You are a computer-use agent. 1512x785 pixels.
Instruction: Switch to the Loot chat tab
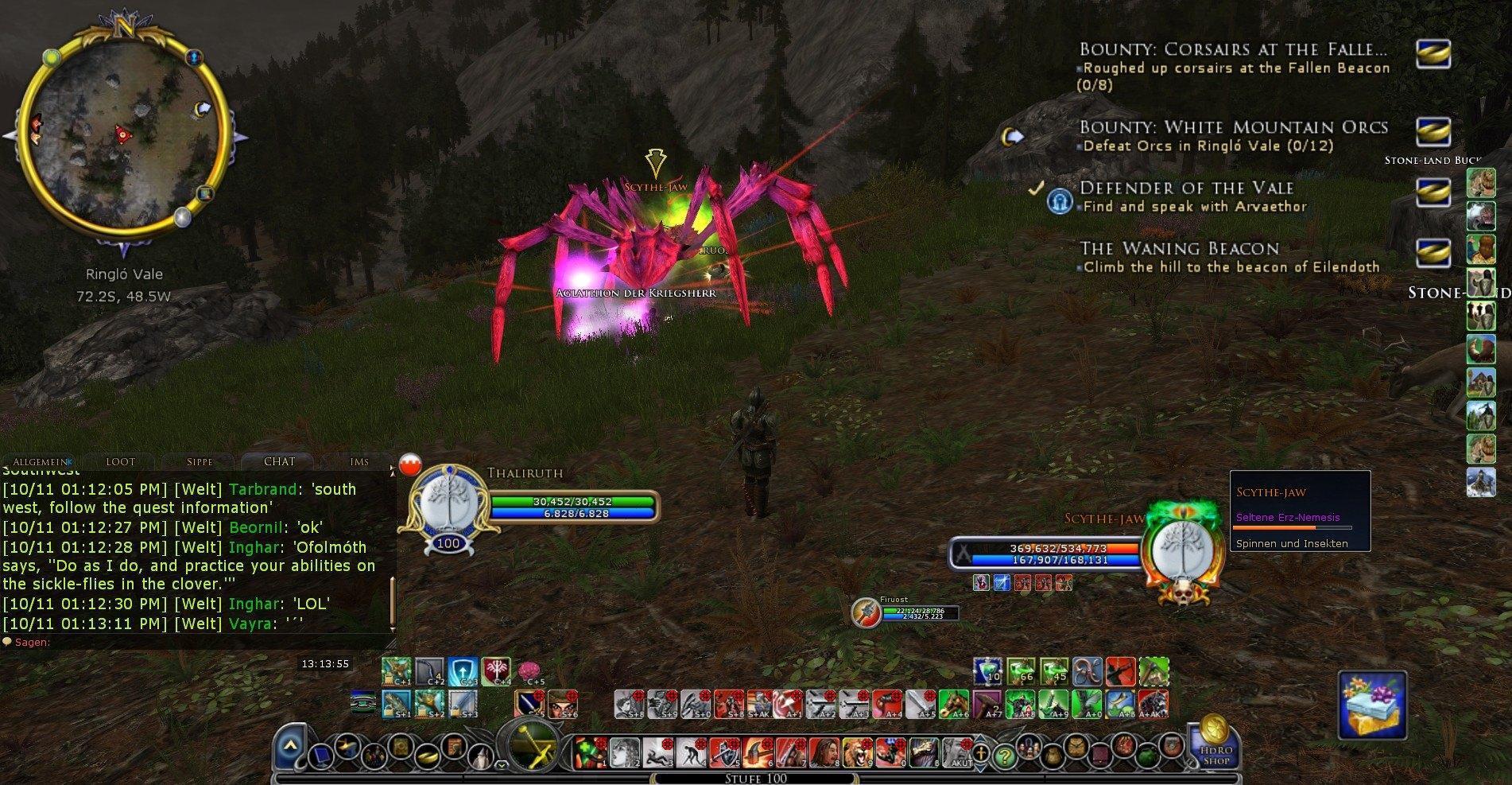[120, 461]
